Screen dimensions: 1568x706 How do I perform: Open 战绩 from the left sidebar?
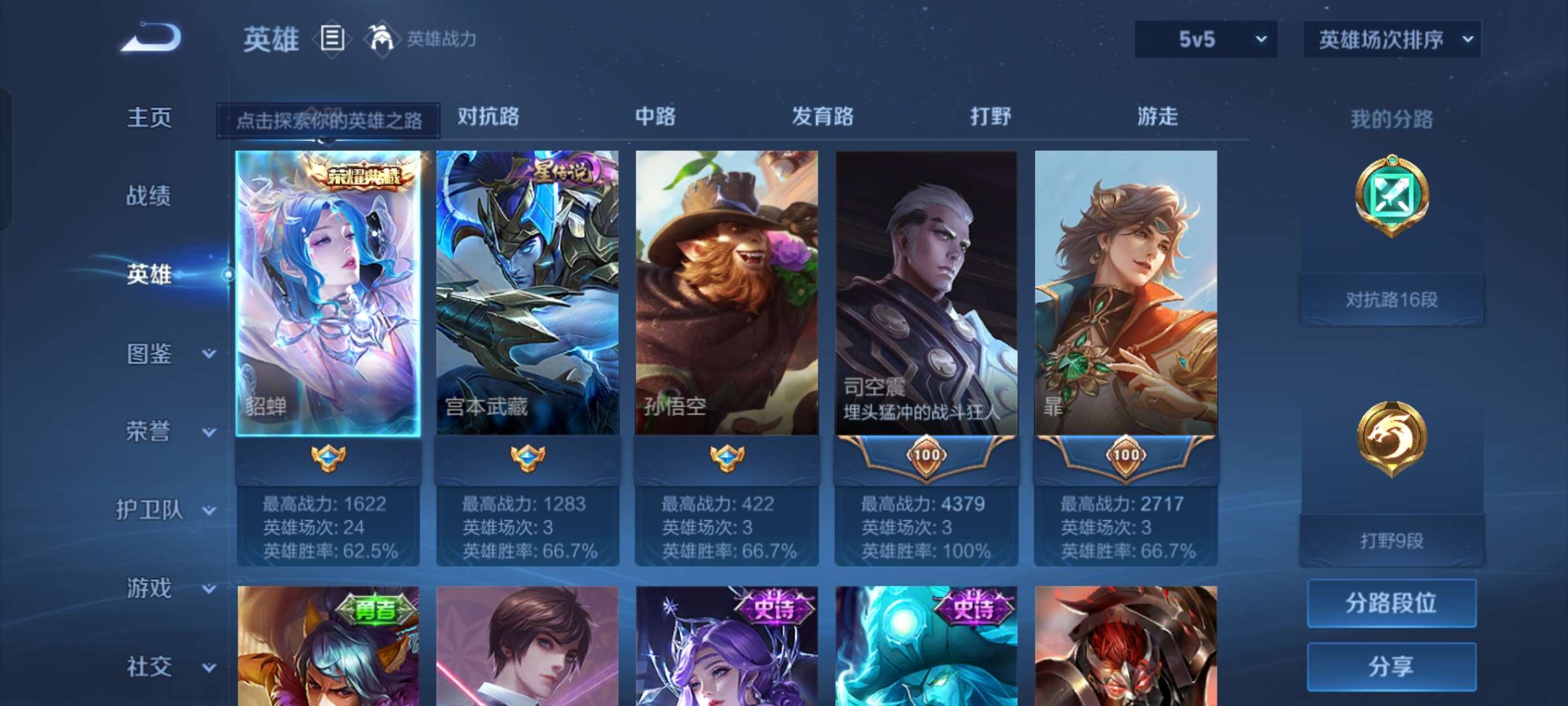pos(147,196)
